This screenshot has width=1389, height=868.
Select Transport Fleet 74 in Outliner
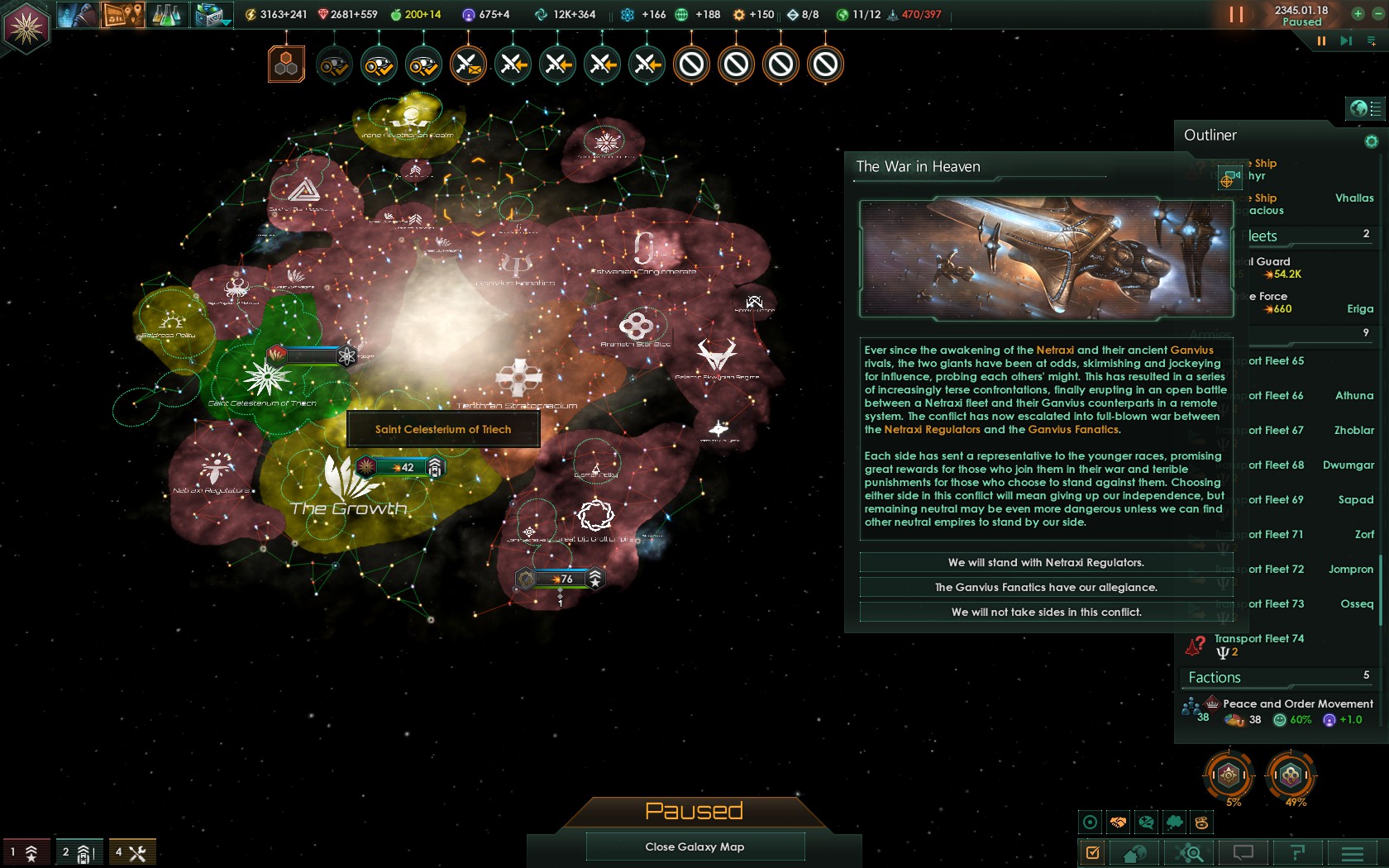tap(1258, 639)
